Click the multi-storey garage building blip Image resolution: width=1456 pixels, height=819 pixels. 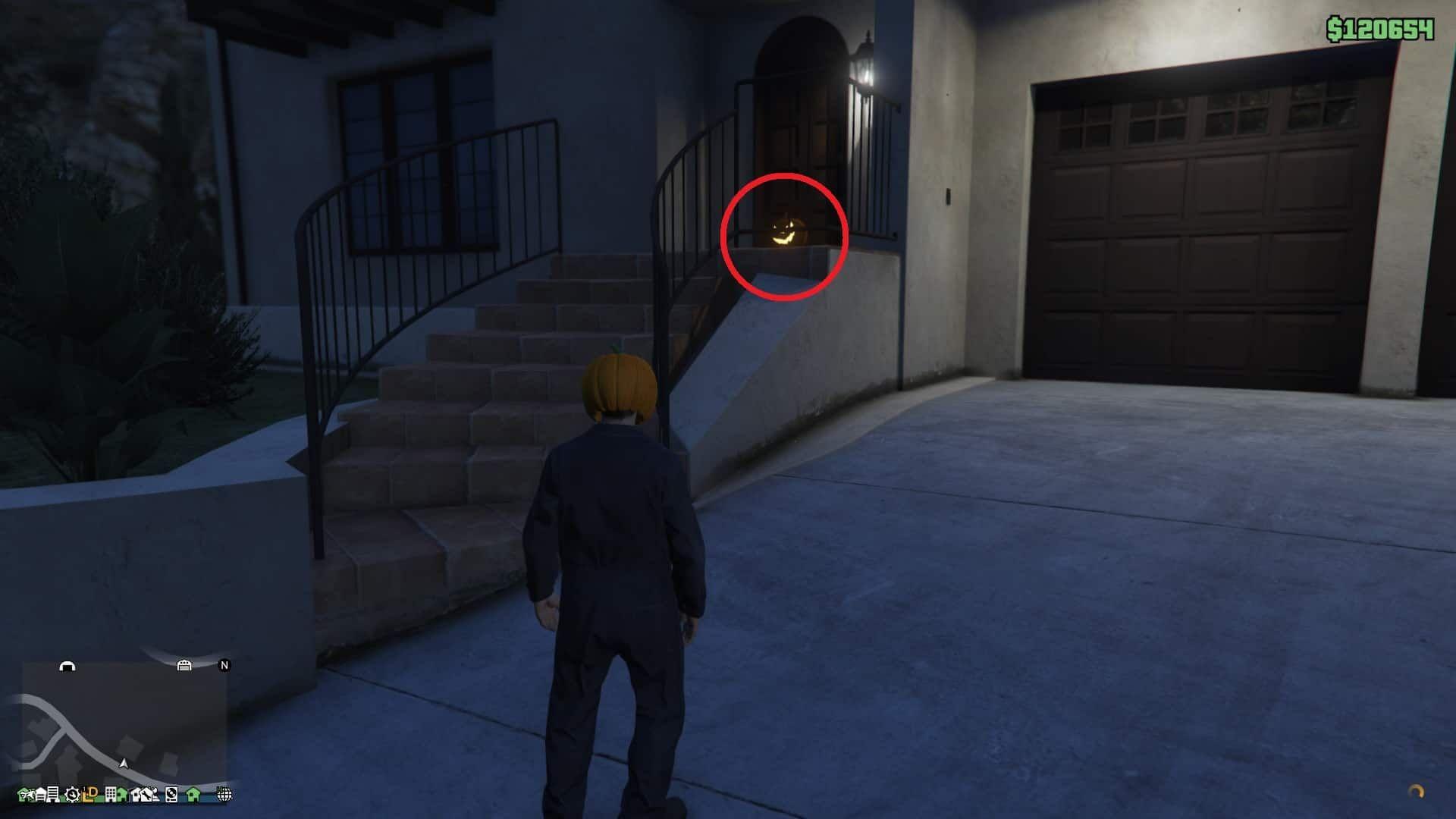pos(52,794)
